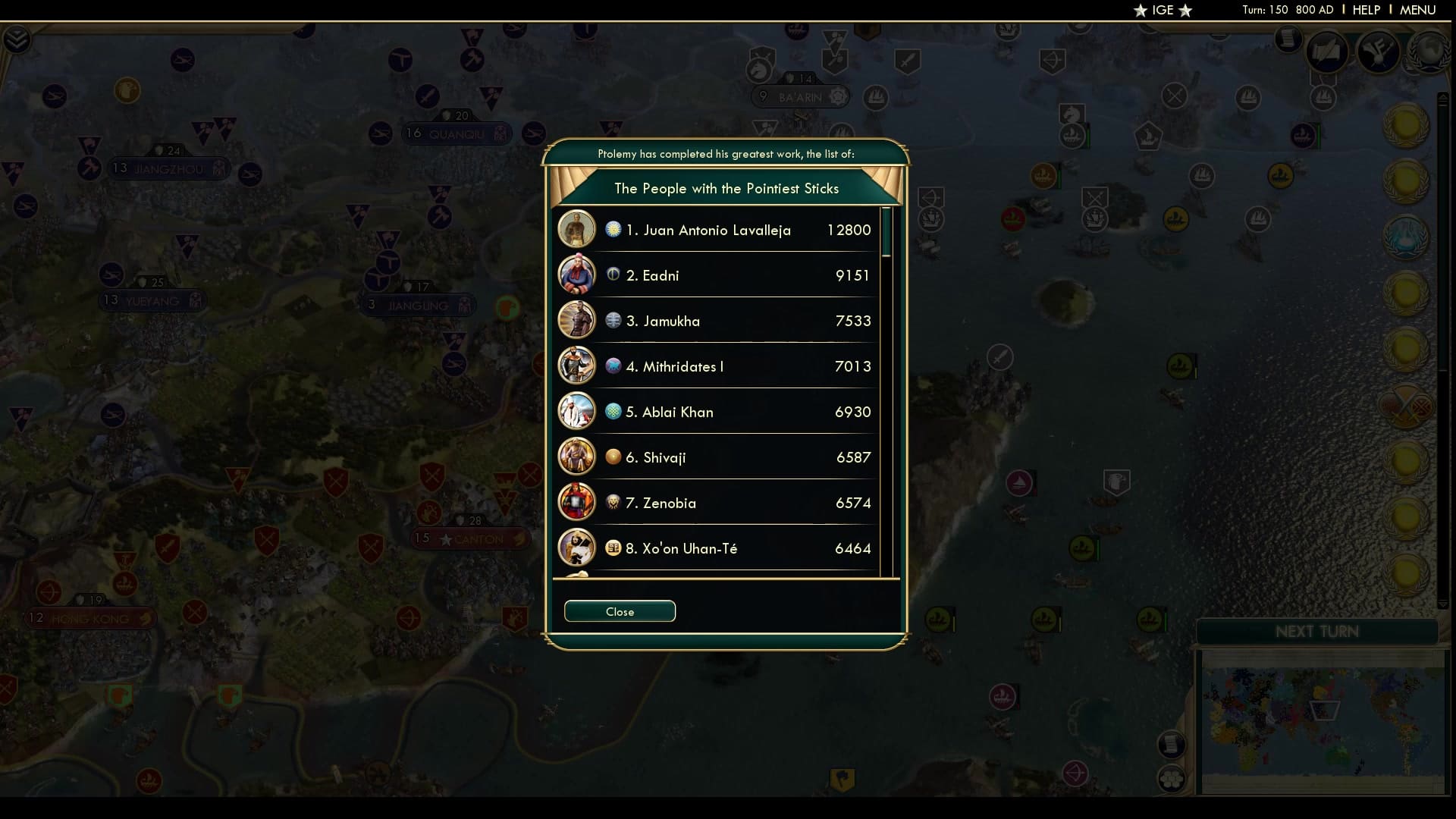Click Eadni's leader portrait
The image size is (1456, 819).
tap(577, 275)
